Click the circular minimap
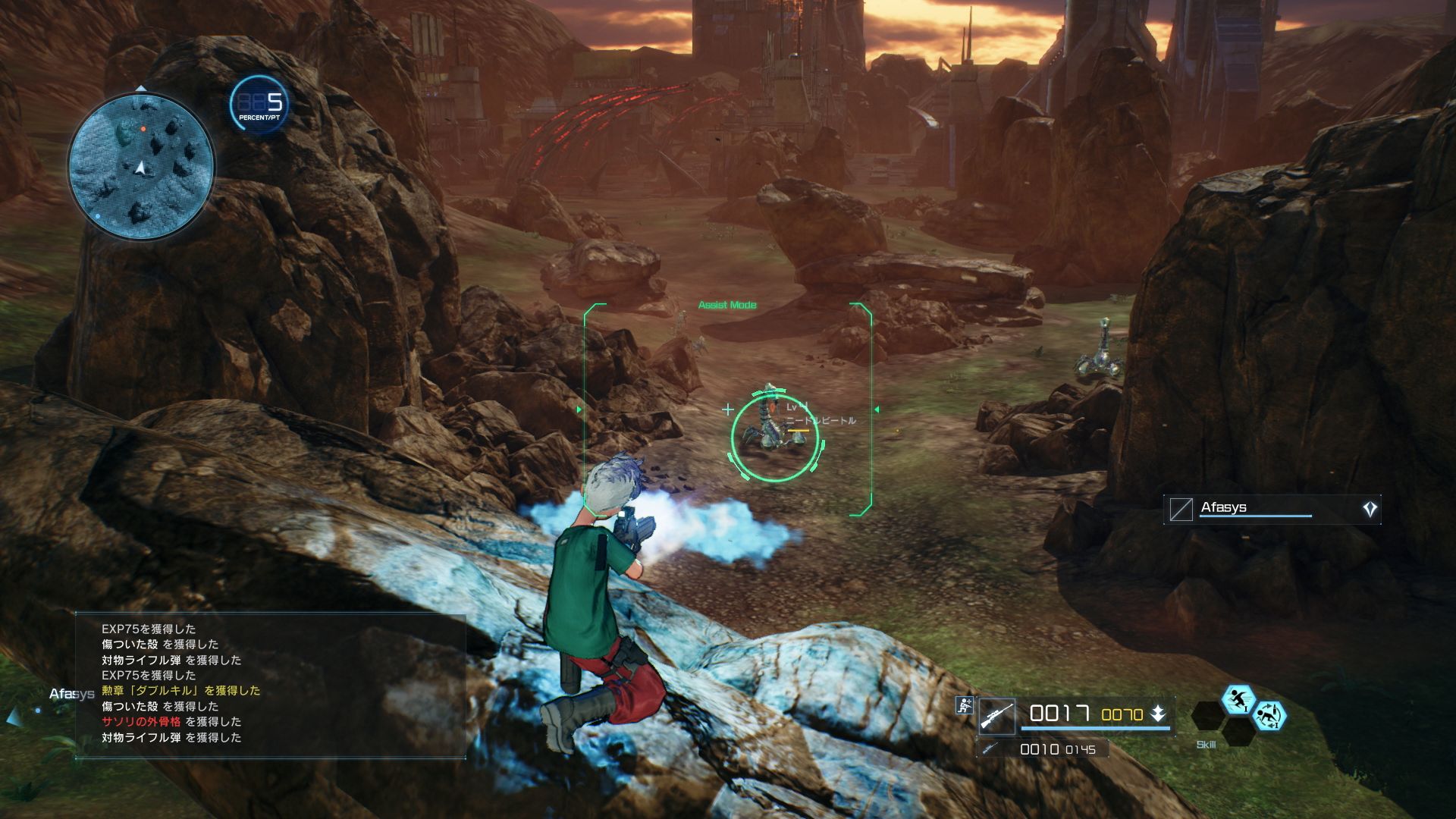Screen dimensions: 1456x819 click(141, 165)
